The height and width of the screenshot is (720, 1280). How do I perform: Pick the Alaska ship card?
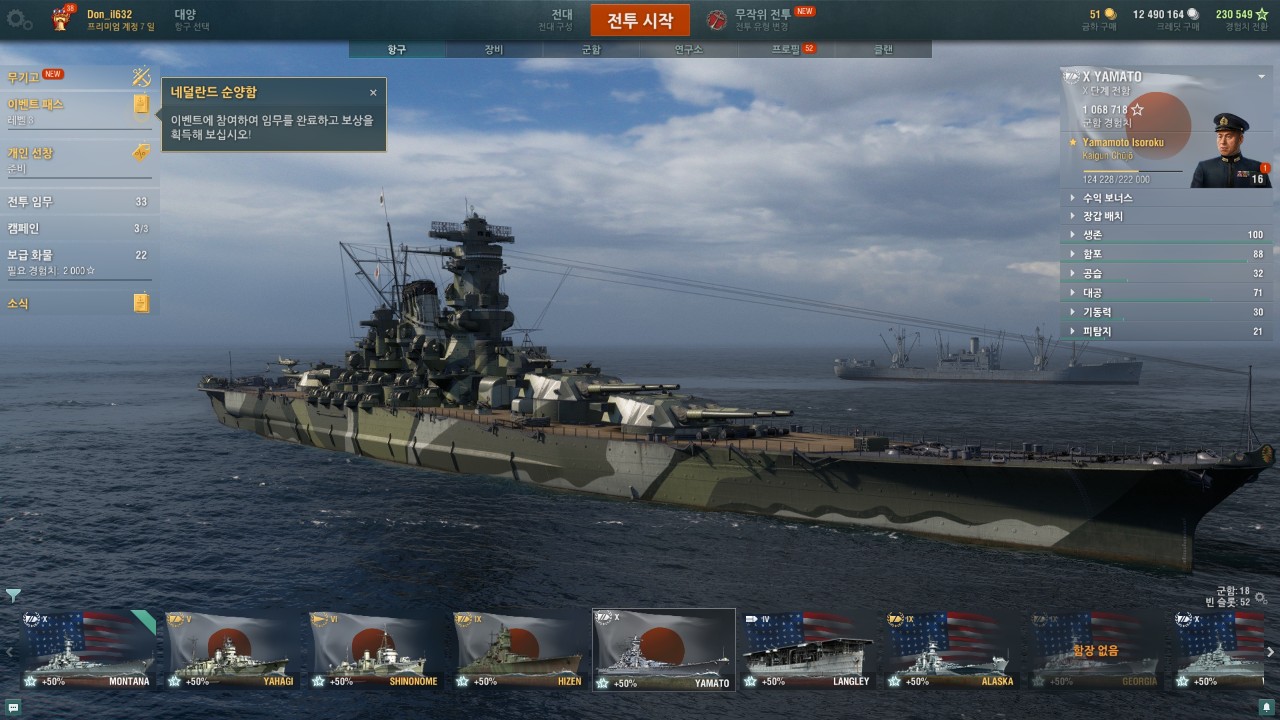952,650
